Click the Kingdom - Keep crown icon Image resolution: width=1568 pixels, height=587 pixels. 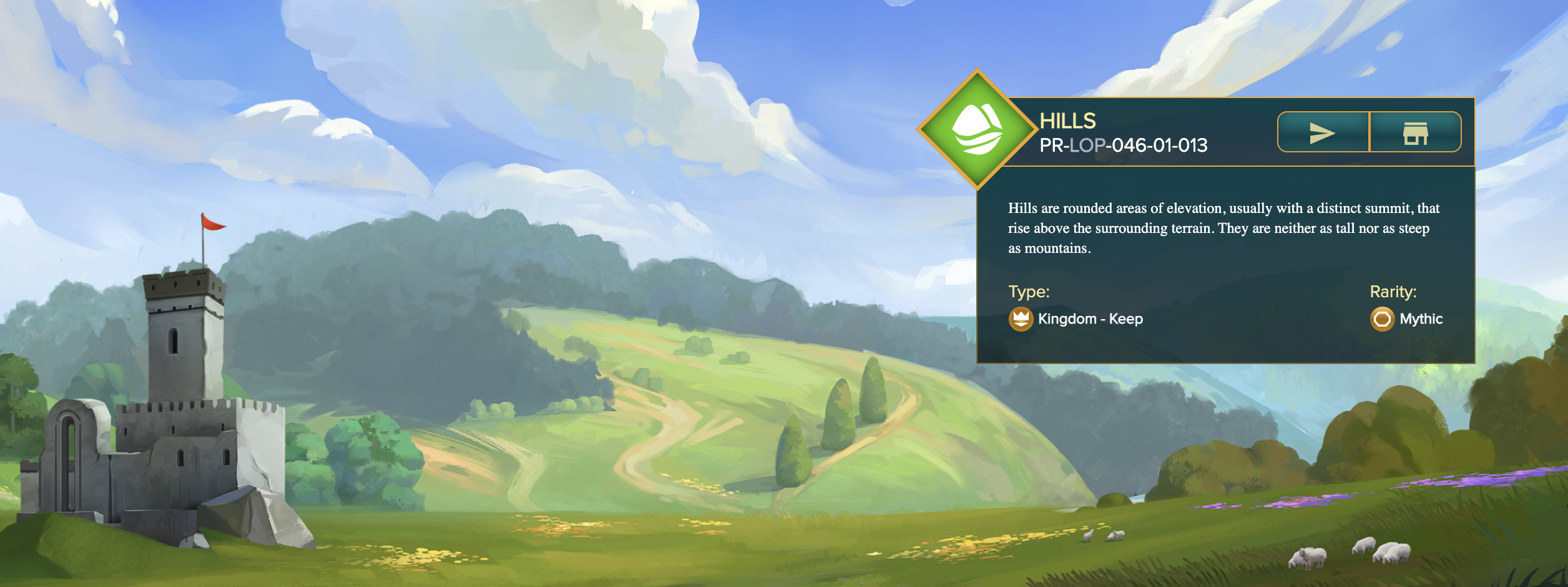click(x=1021, y=319)
